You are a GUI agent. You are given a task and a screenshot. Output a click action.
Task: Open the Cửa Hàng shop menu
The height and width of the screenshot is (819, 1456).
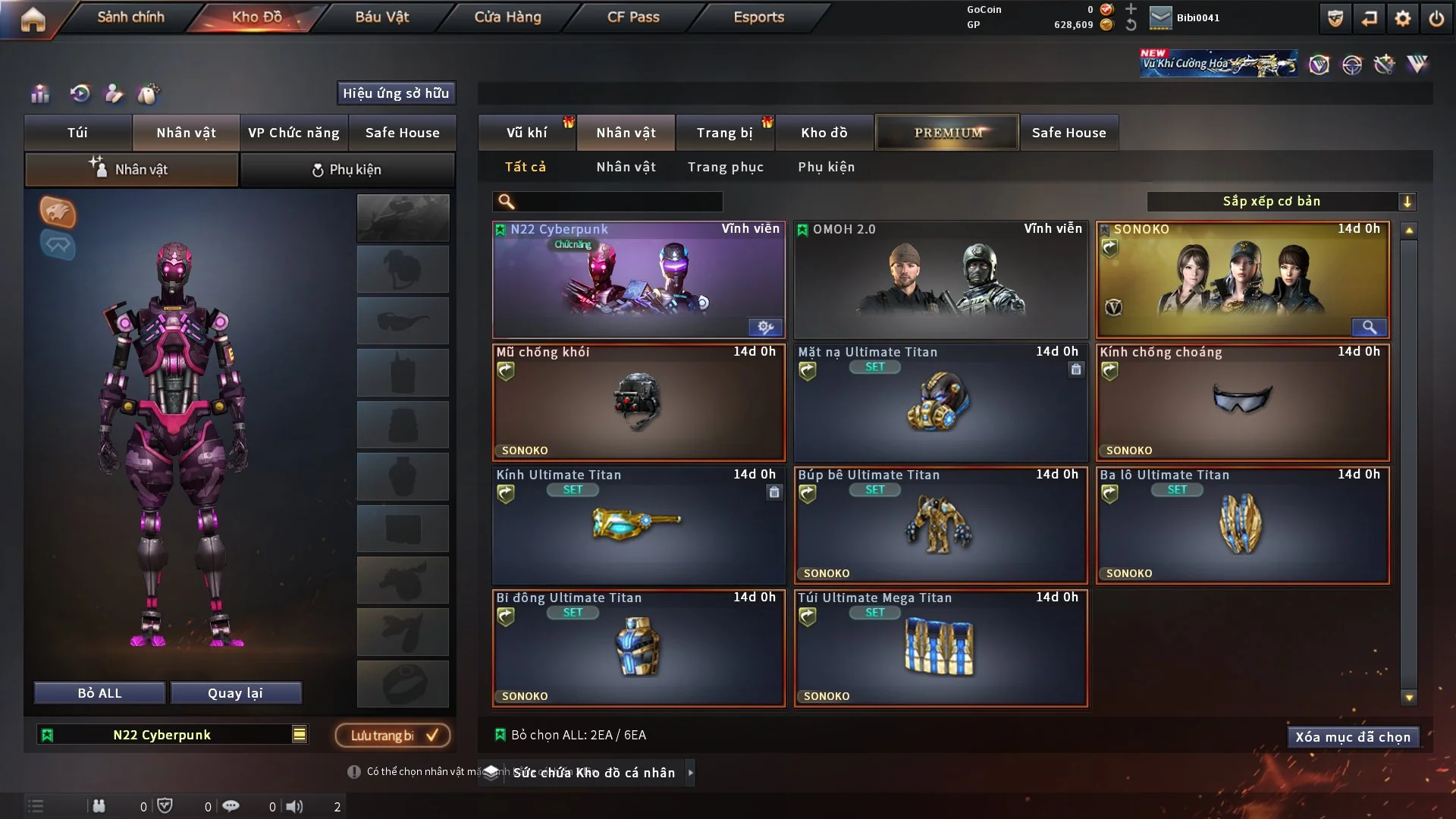(507, 17)
